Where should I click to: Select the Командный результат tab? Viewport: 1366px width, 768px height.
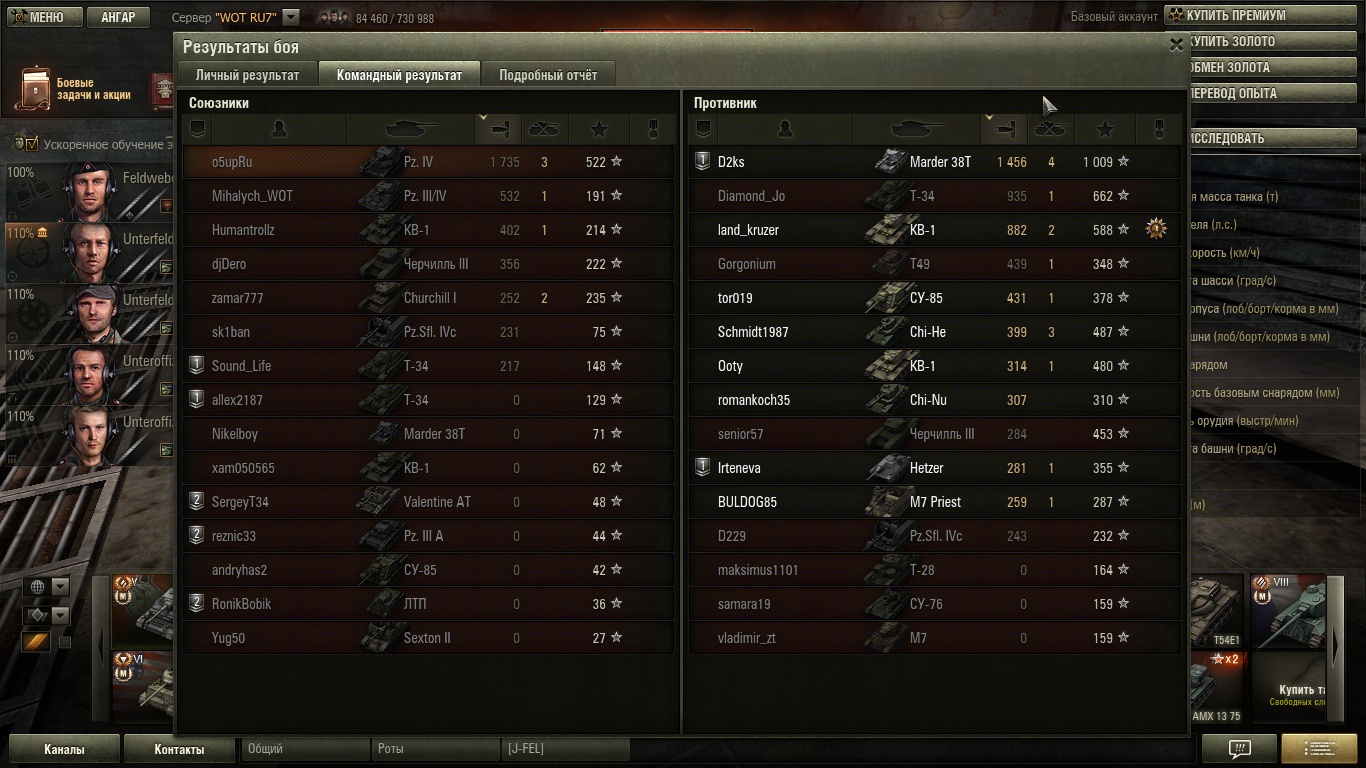(x=399, y=75)
